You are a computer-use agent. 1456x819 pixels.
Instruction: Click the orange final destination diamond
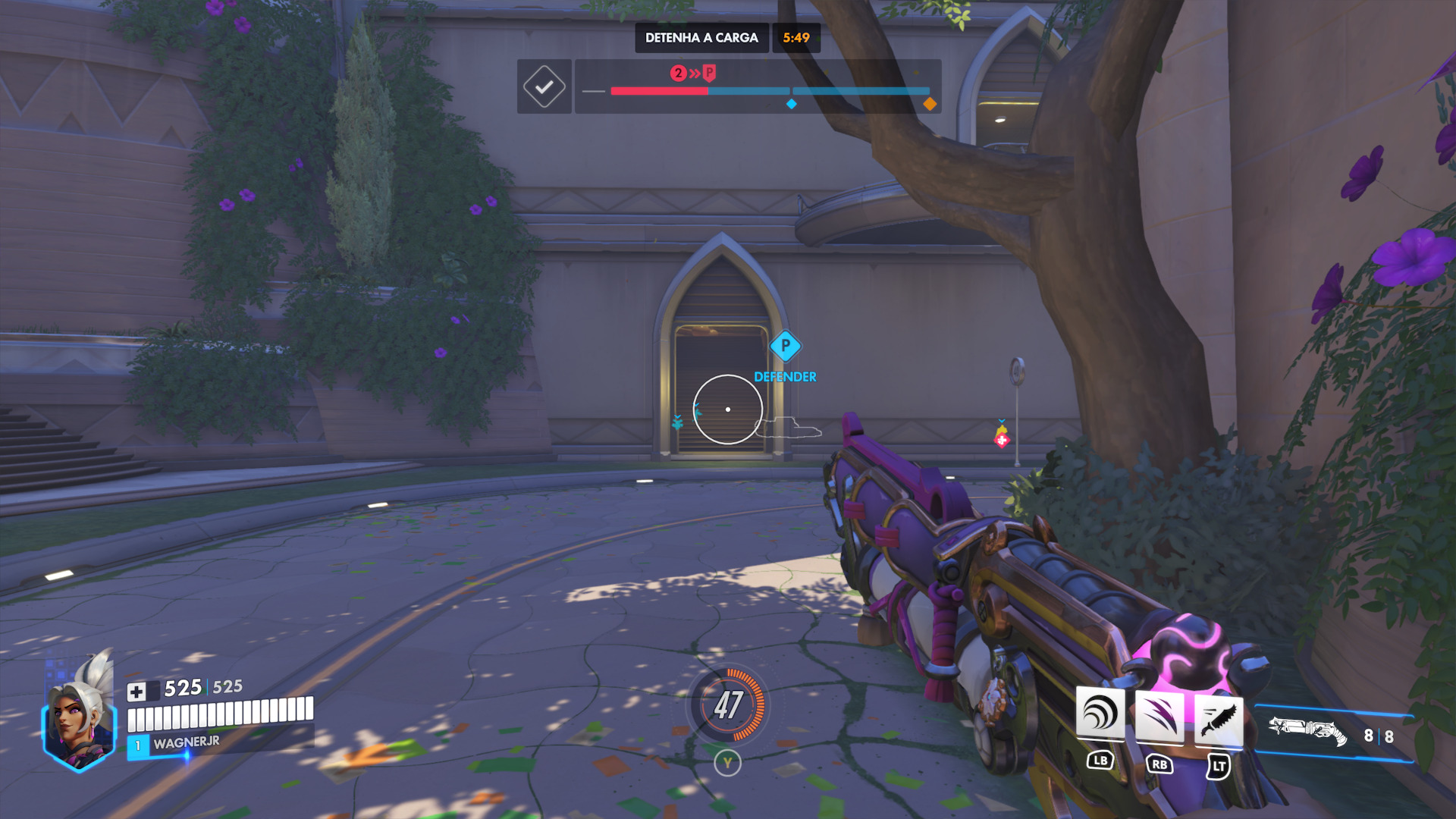(930, 104)
